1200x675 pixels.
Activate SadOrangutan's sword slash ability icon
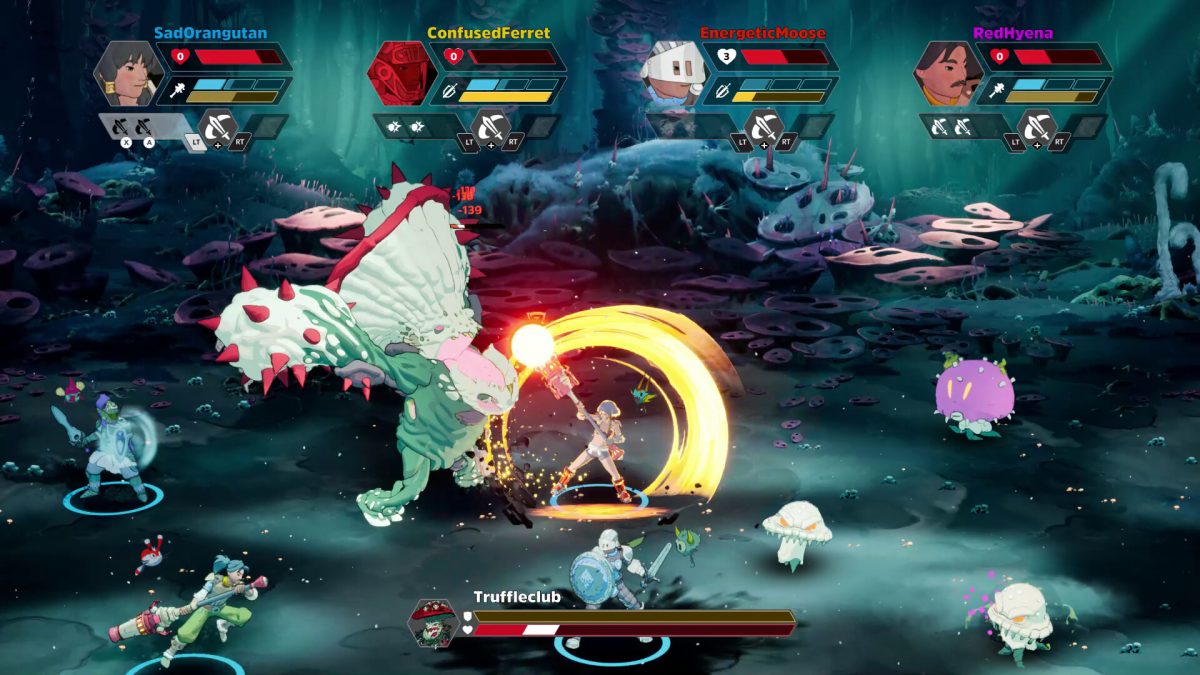click(x=218, y=127)
